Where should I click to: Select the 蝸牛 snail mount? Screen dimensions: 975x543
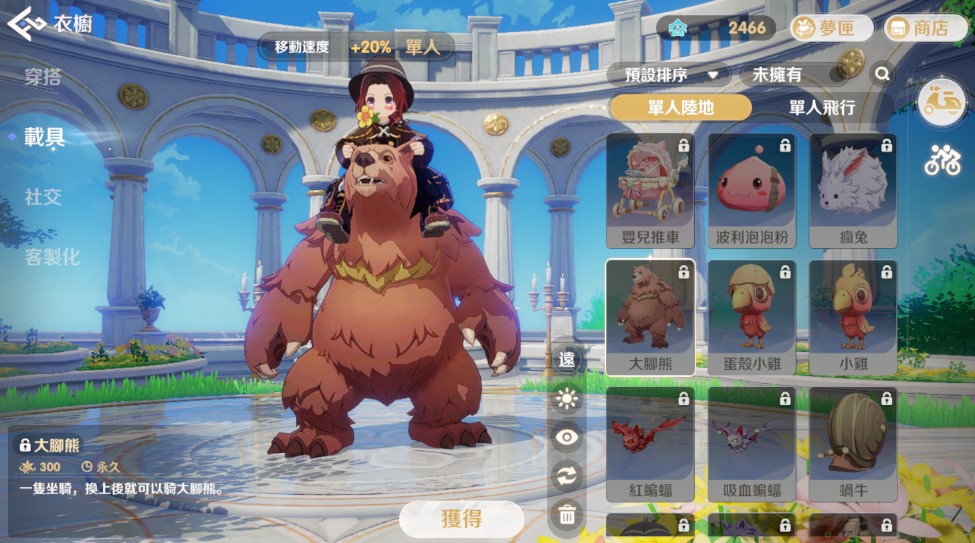(x=853, y=444)
